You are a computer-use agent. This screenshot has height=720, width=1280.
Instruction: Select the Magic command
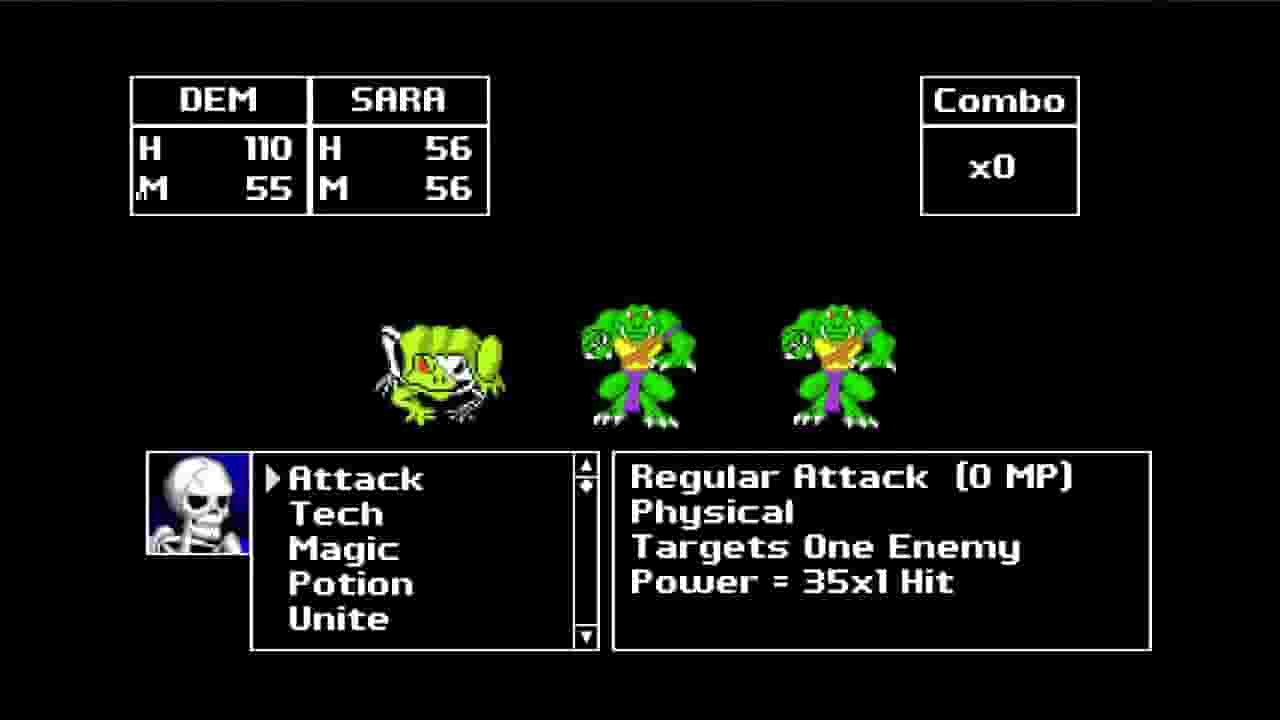coord(343,548)
